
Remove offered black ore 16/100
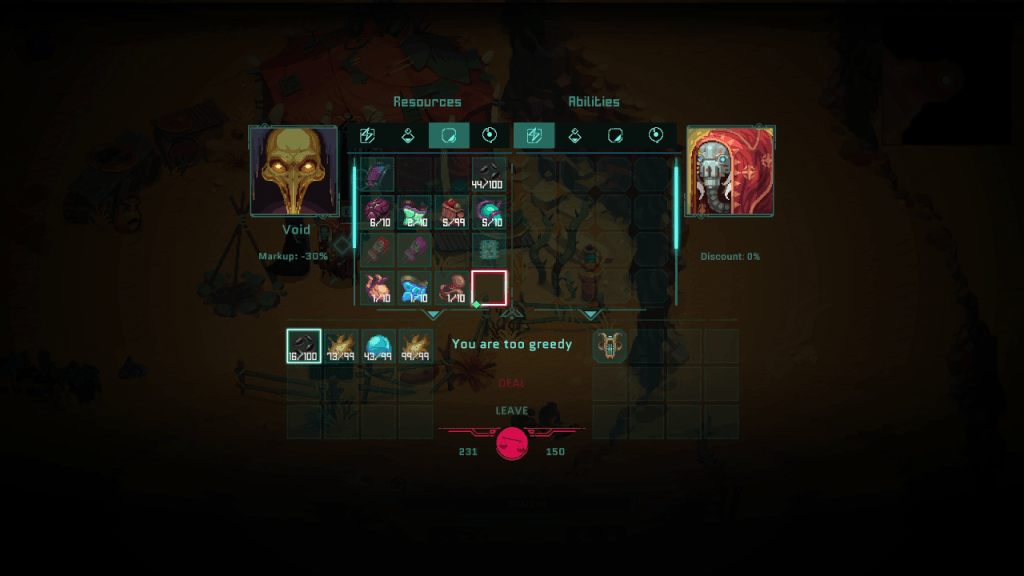[x=304, y=346]
